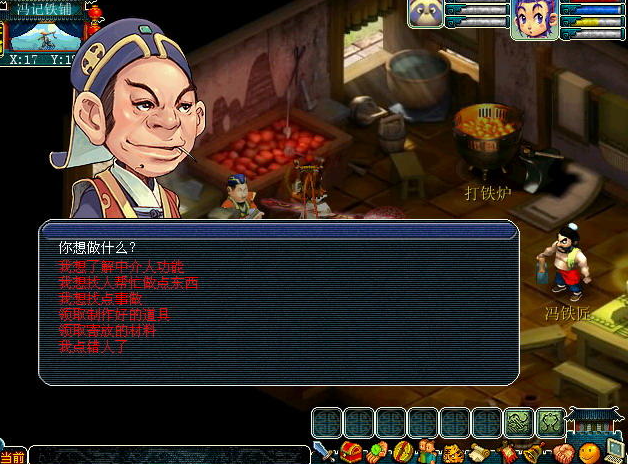Open the two-people team icon

427,453
